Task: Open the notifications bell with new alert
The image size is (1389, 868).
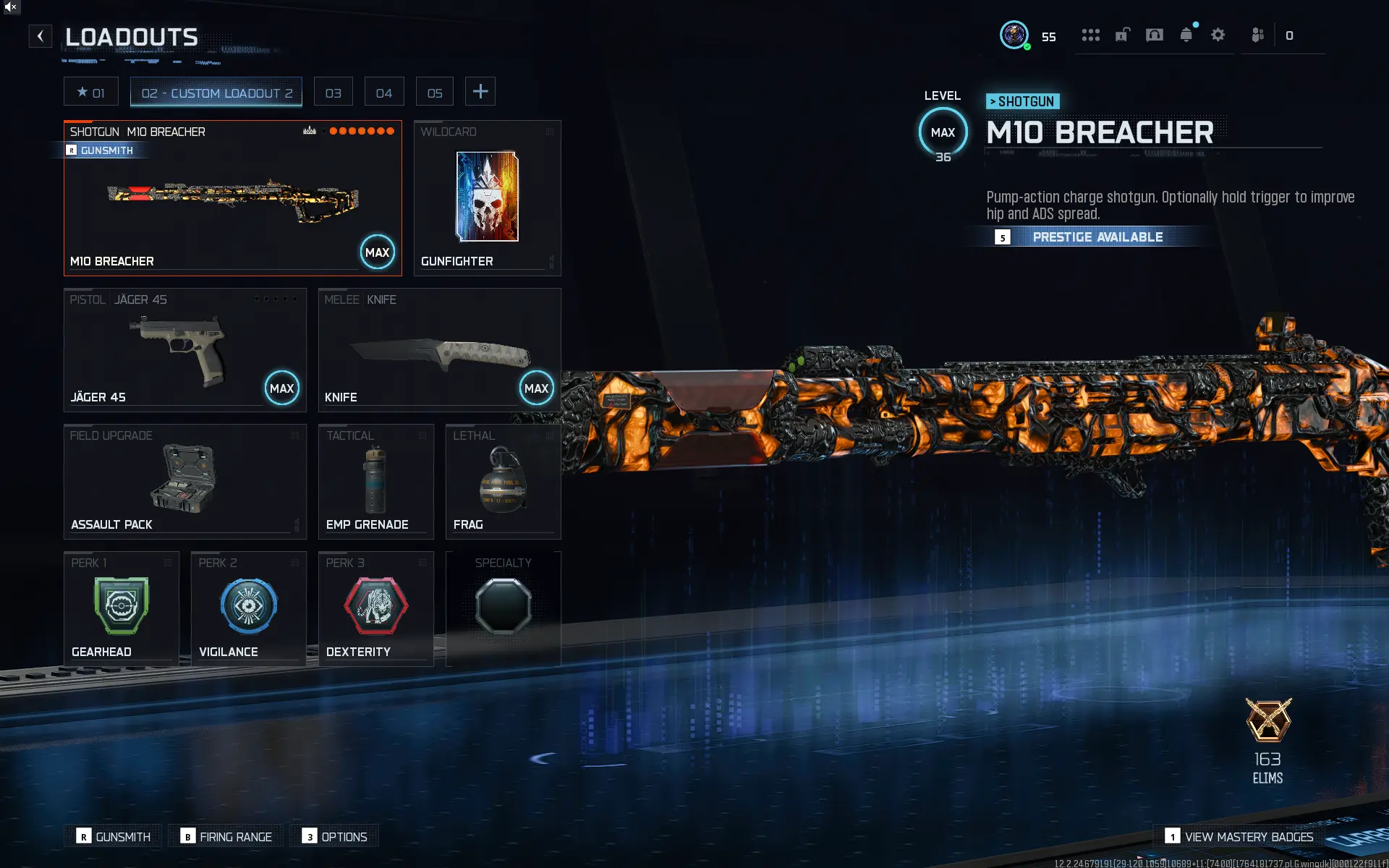Action: (1186, 34)
